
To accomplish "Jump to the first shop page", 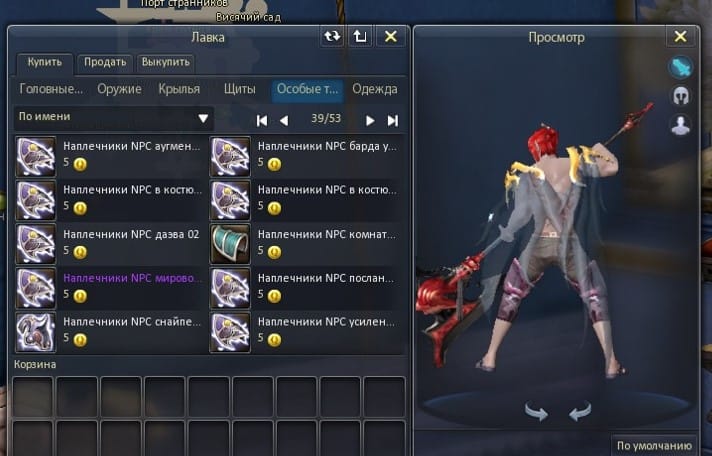I will [262, 120].
